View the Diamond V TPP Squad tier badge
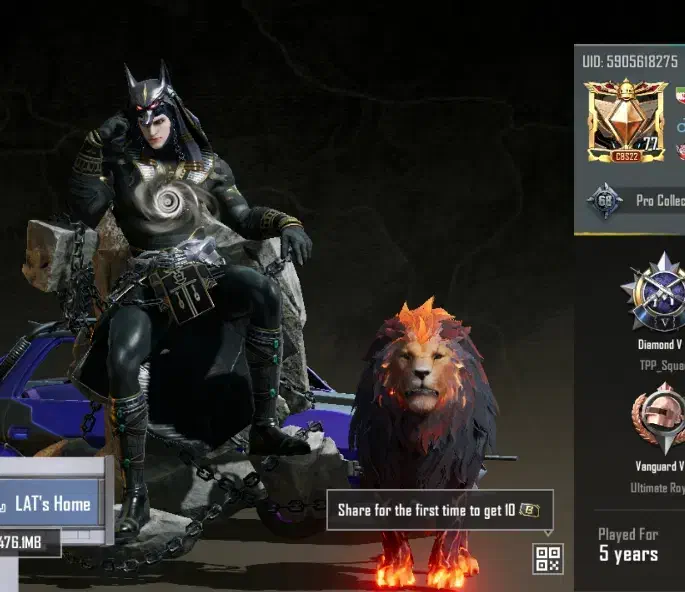 pyautogui.click(x=659, y=297)
